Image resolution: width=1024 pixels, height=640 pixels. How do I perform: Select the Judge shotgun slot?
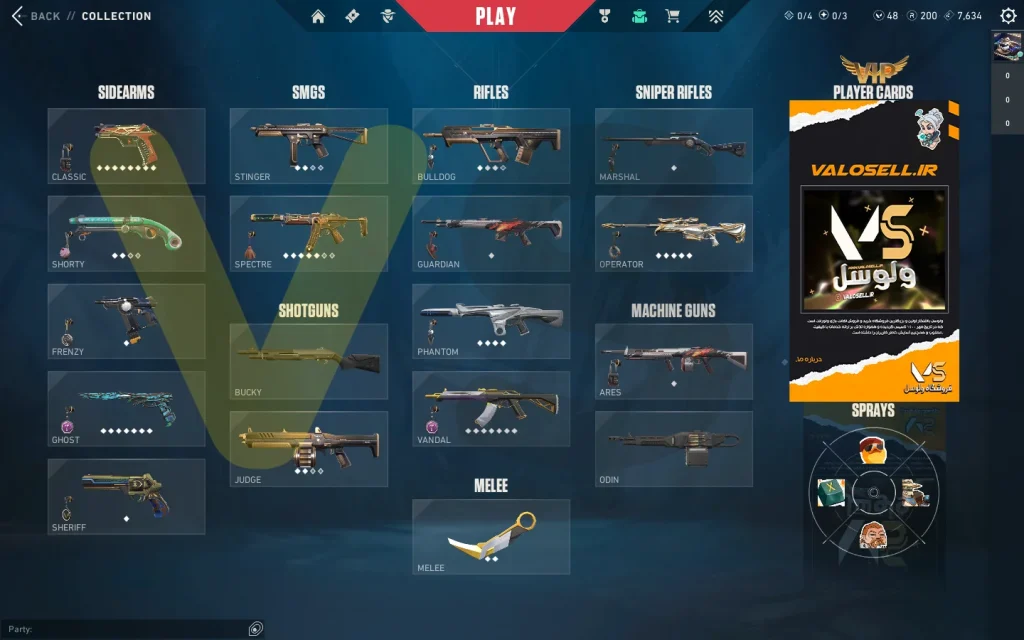coord(309,449)
